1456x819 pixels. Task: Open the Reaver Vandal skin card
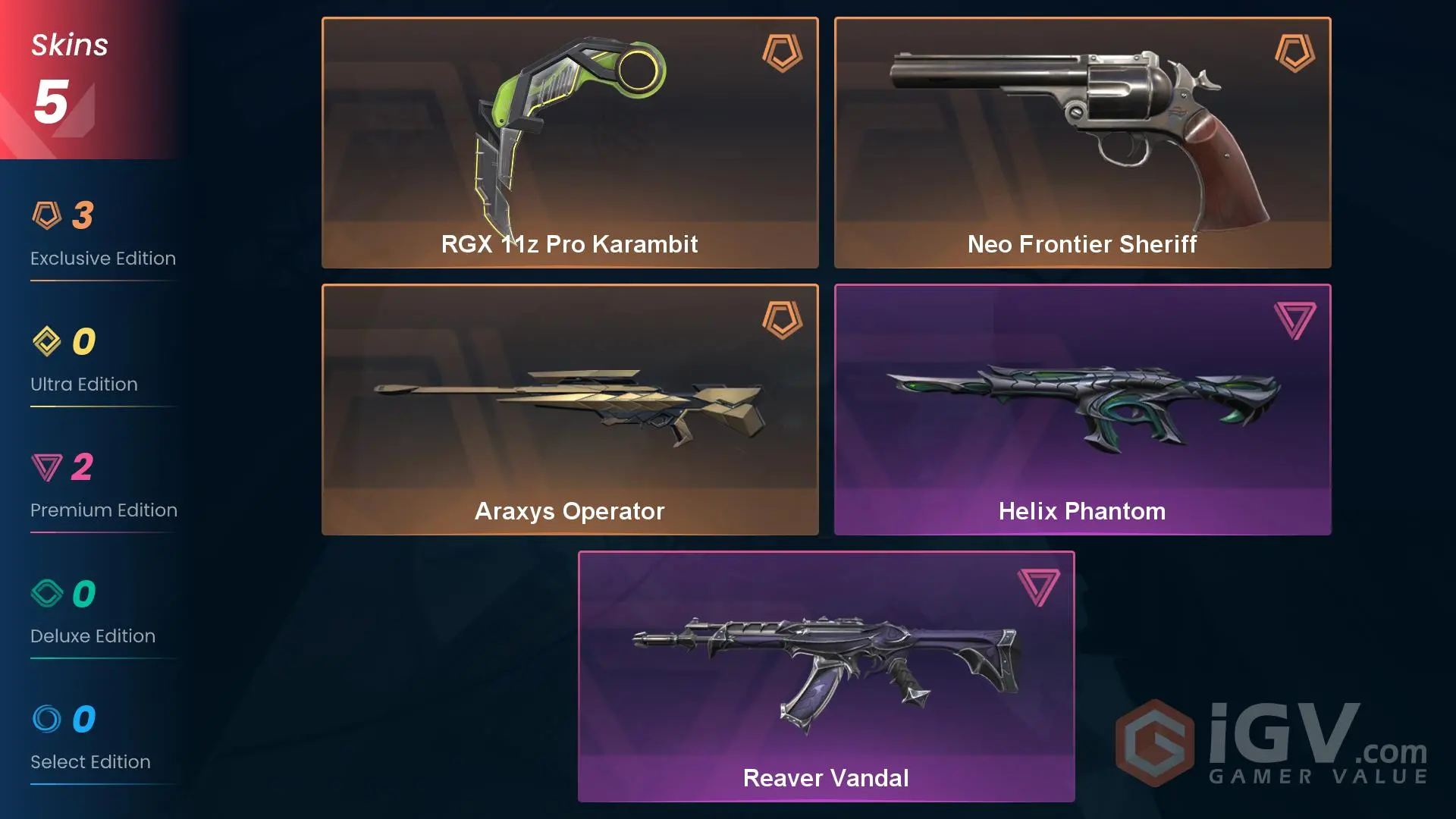point(826,675)
